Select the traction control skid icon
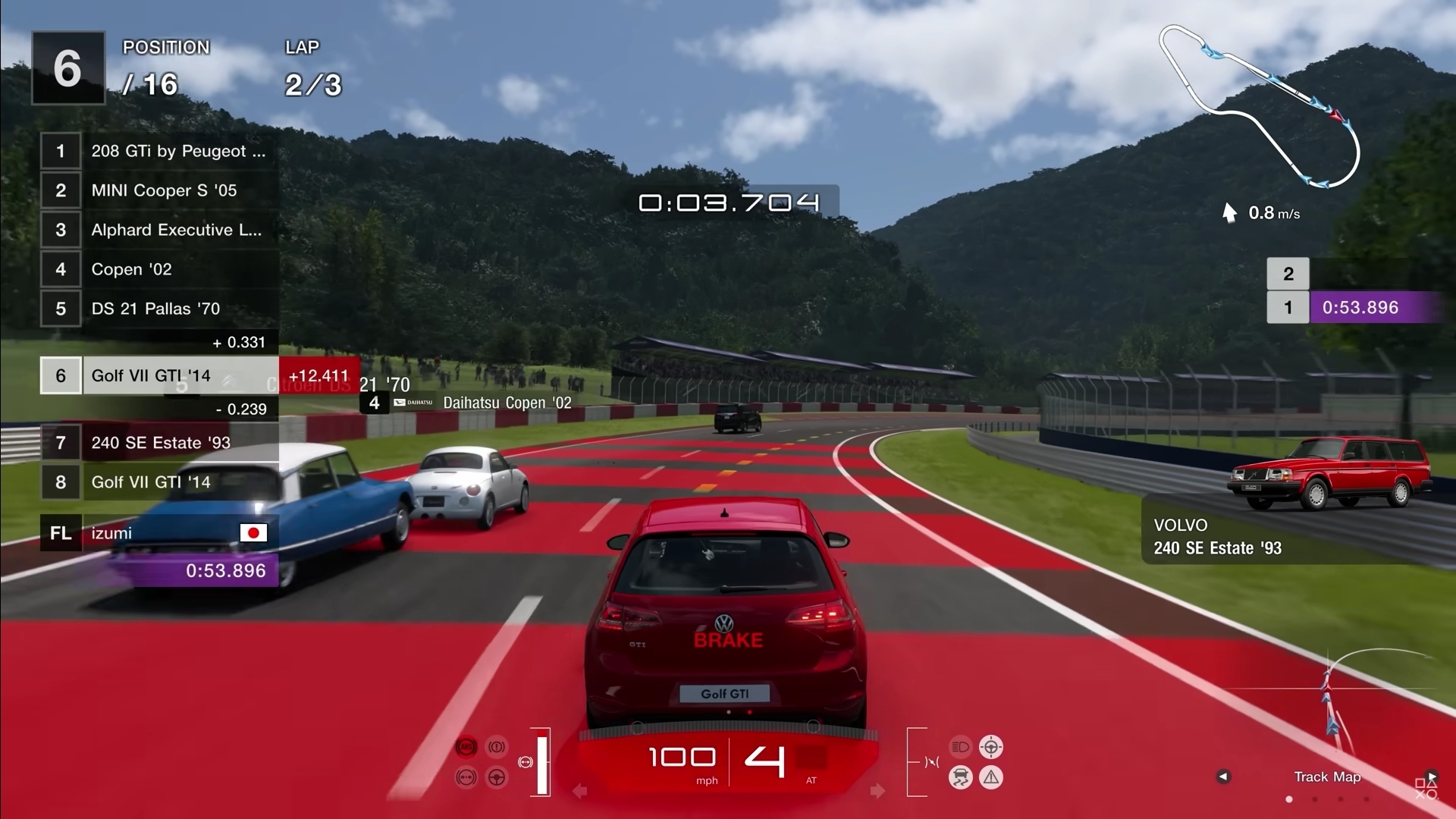This screenshot has width=1456, height=819. coord(961,777)
